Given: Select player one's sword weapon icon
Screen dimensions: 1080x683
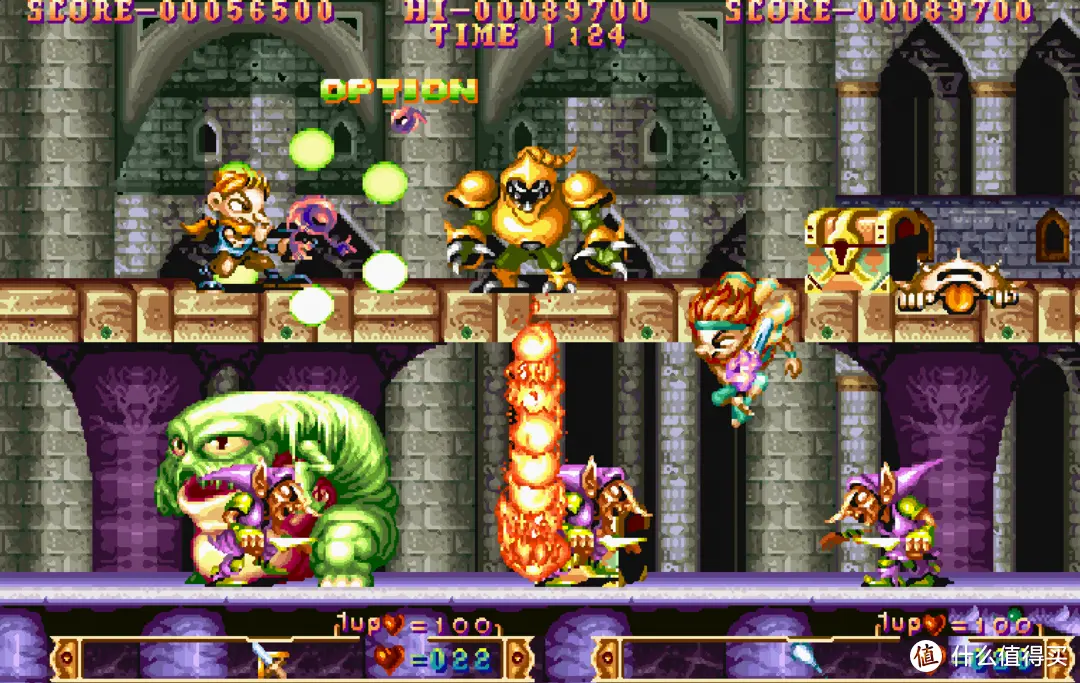Looking at the screenshot, I should (269, 658).
